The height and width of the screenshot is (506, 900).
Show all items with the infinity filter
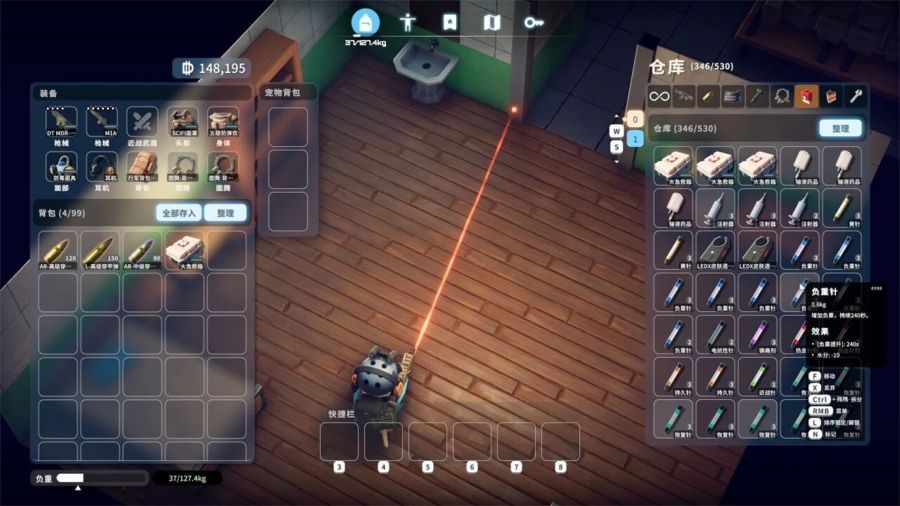point(658,96)
